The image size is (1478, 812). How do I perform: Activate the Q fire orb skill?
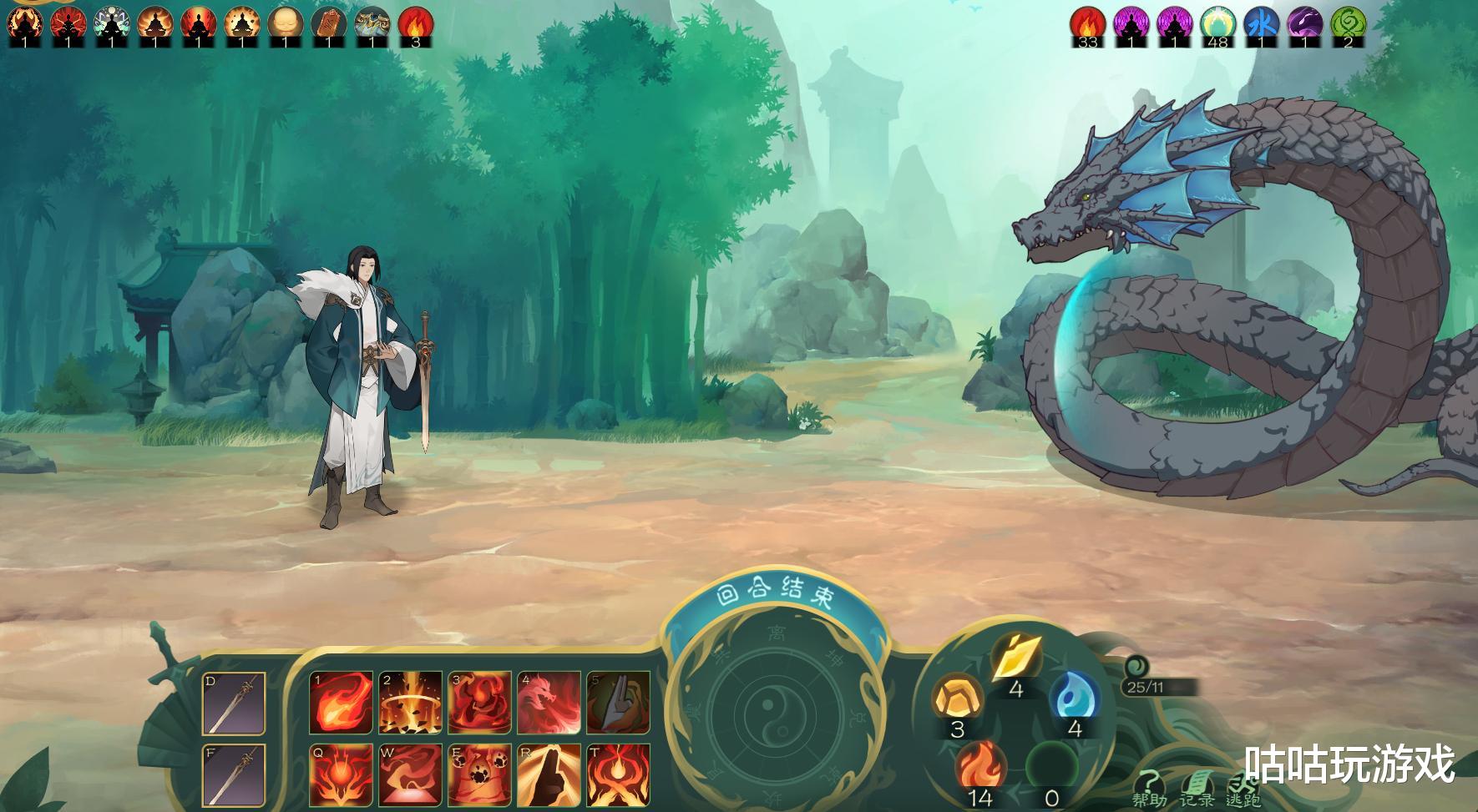tap(341, 774)
